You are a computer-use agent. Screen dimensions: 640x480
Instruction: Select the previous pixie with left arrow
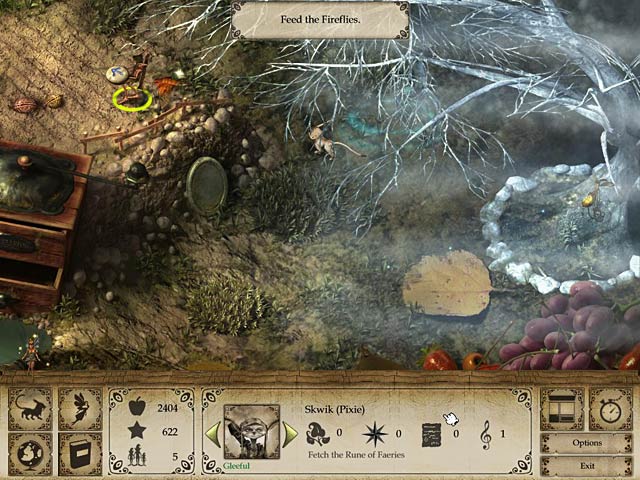point(212,434)
